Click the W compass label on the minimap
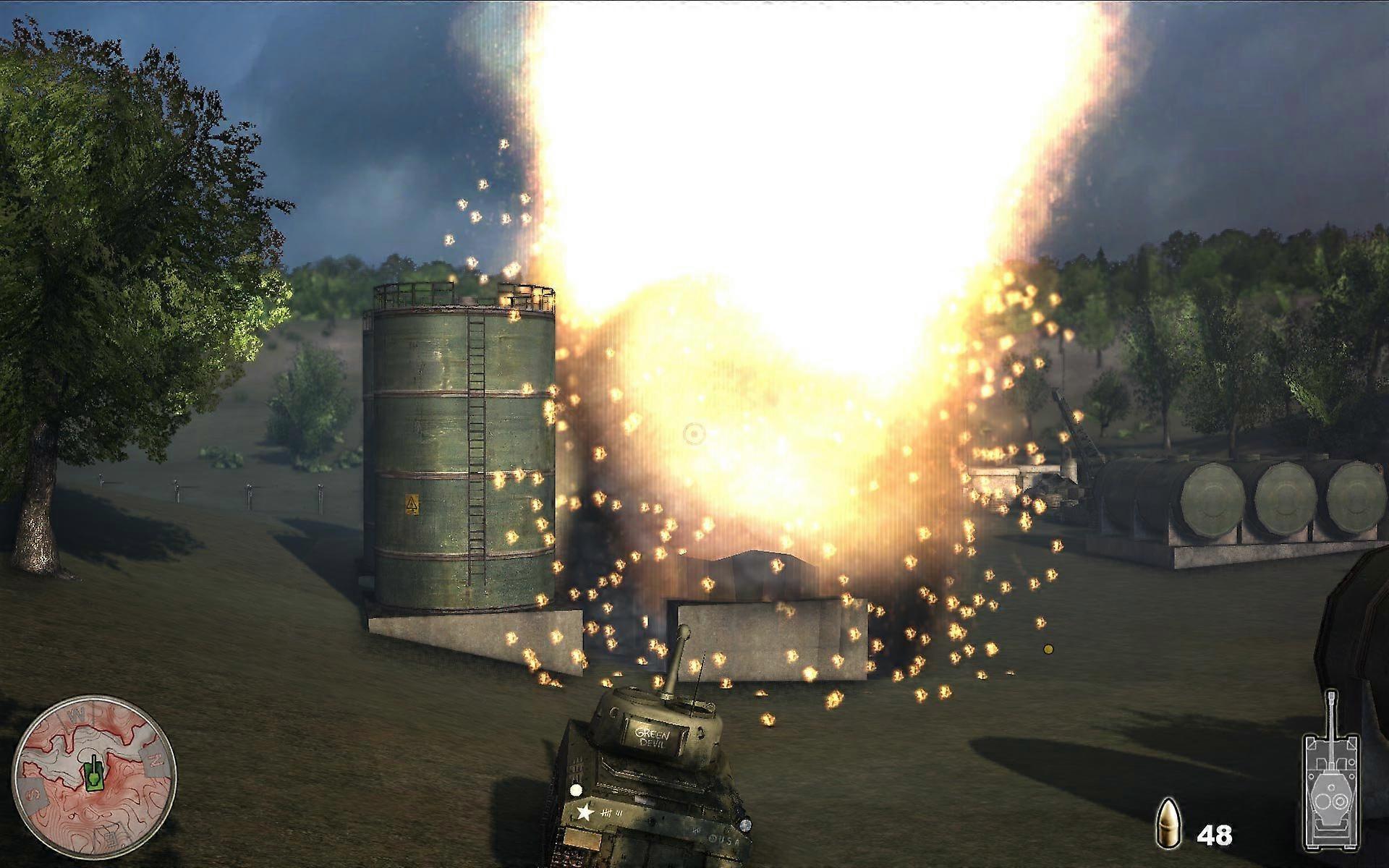Screen dimensions: 1389x868 coord(77,714)
